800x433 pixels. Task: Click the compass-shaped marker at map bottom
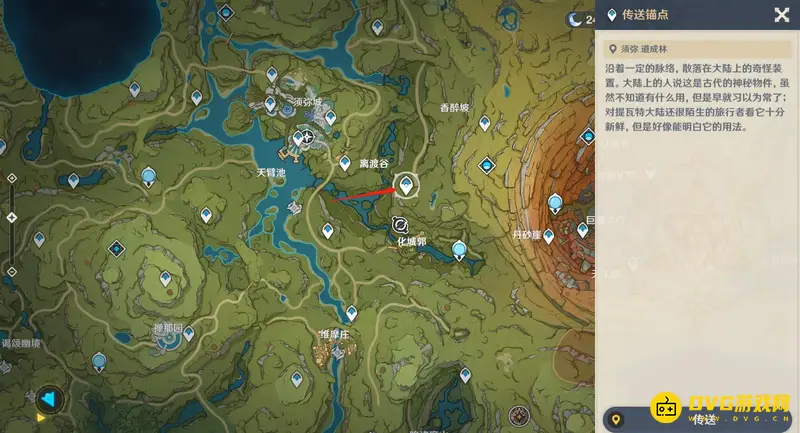(518, 414)
